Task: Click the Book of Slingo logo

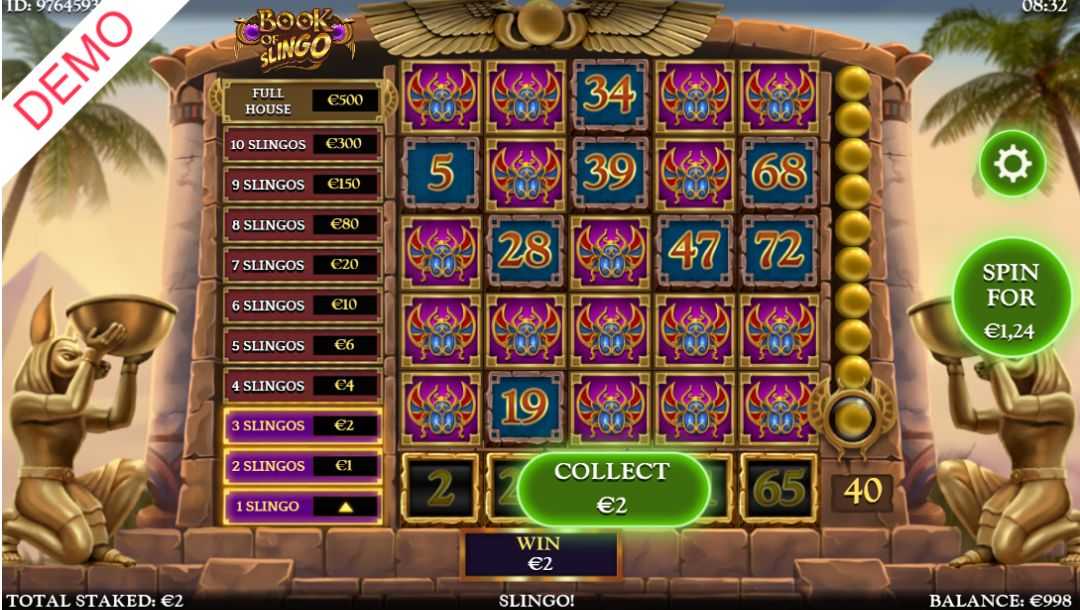Action: (x=296, y=36)
